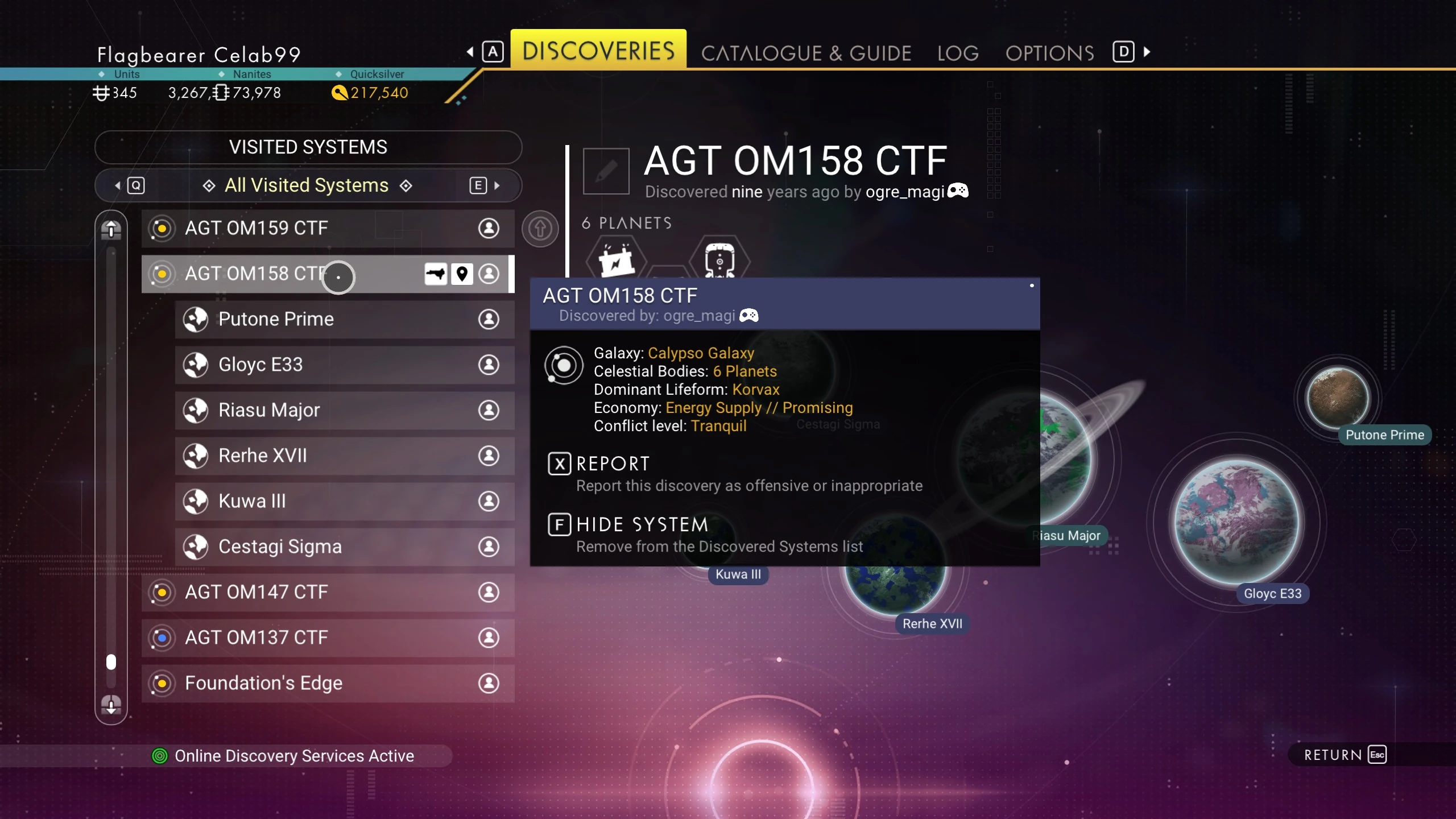The width and height of the screenshot is (1456, 819).
Task: Switch to the Catalogue & Guide tab
Action: 806,53
